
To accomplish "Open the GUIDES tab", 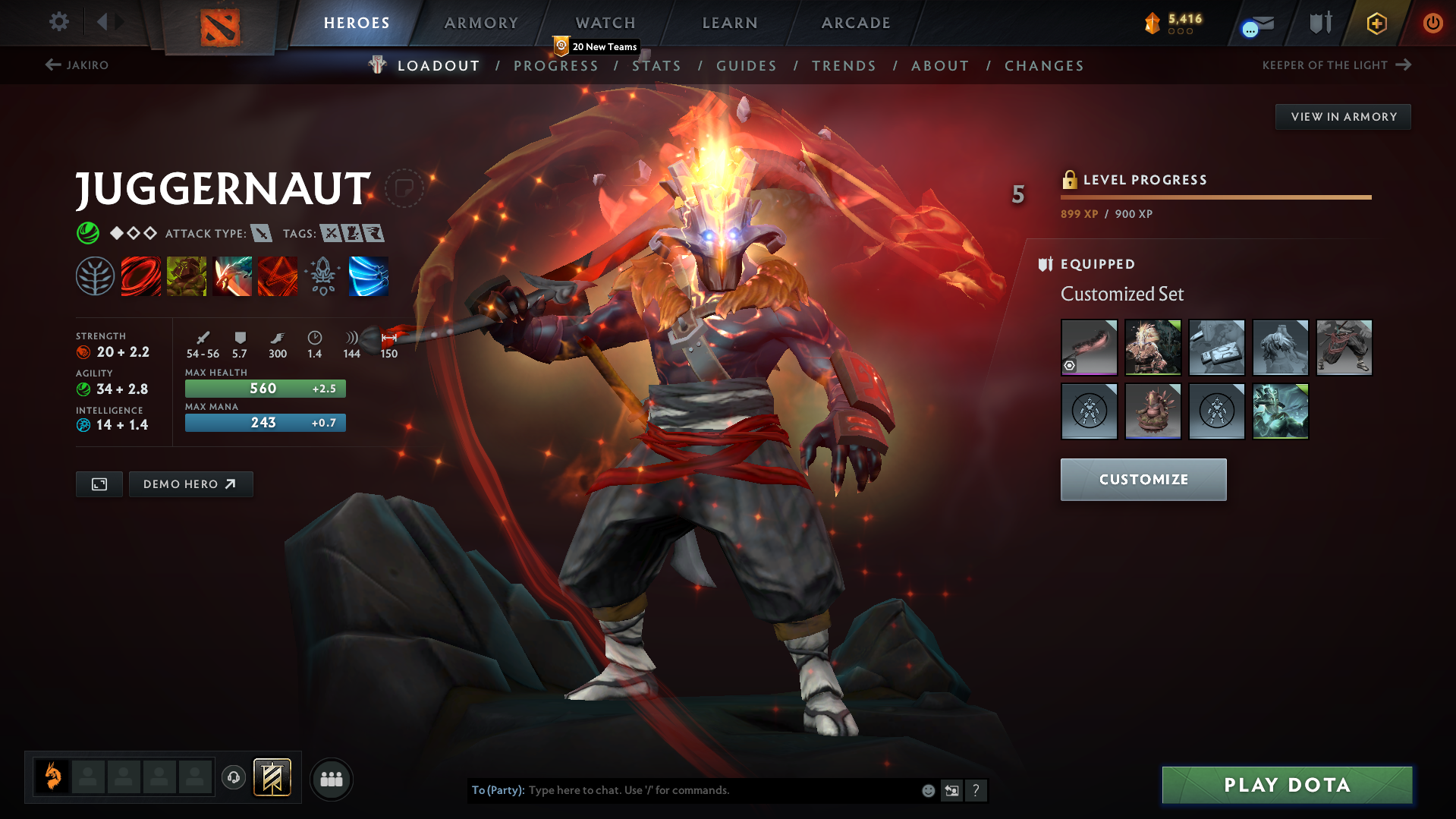I will pyautogui.click(x=746, y=66).
